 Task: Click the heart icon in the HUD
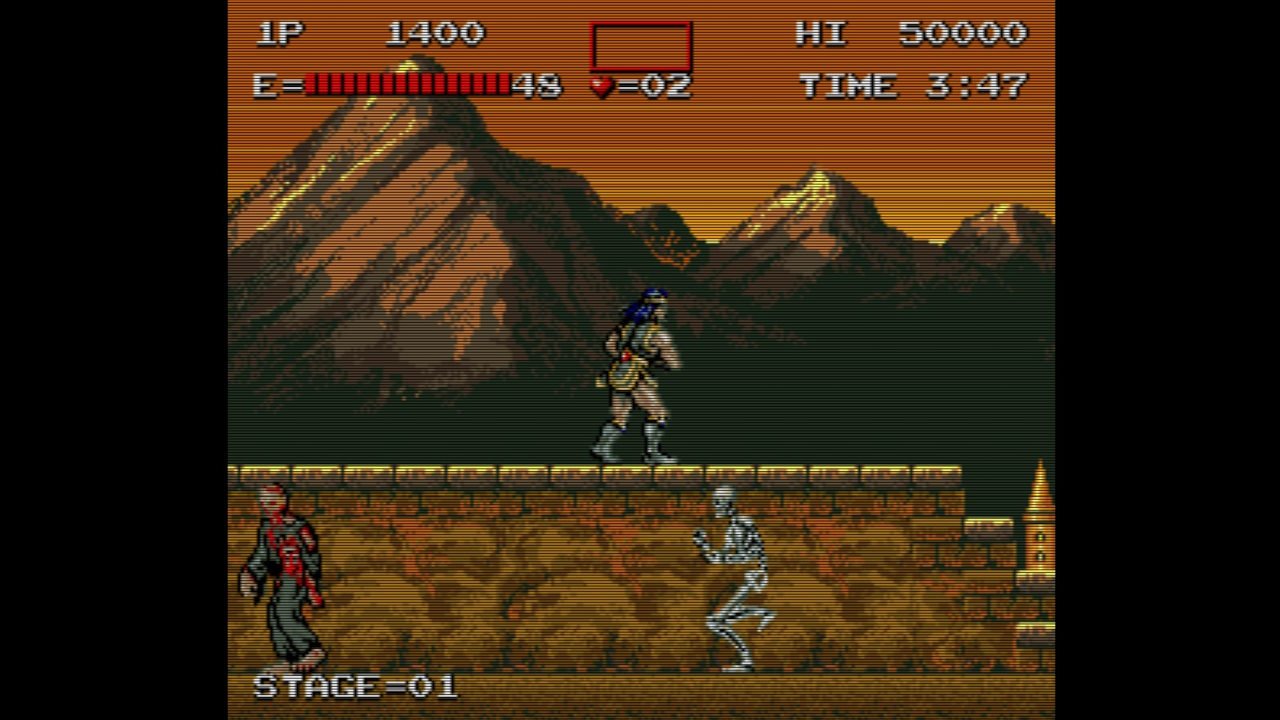[600, 84]
